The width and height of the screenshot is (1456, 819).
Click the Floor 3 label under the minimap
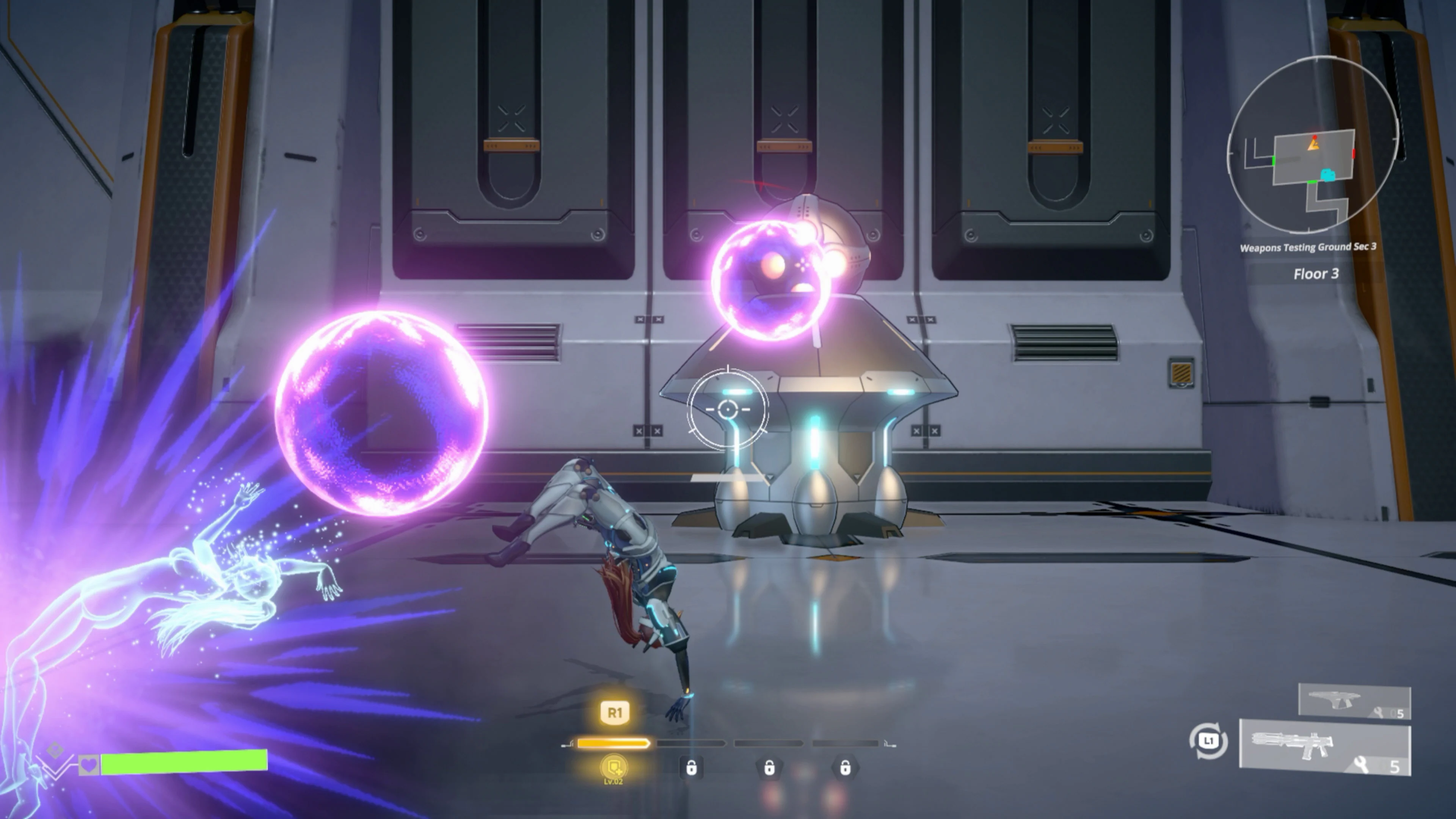pyautogui.click(x=1317, y=274)
